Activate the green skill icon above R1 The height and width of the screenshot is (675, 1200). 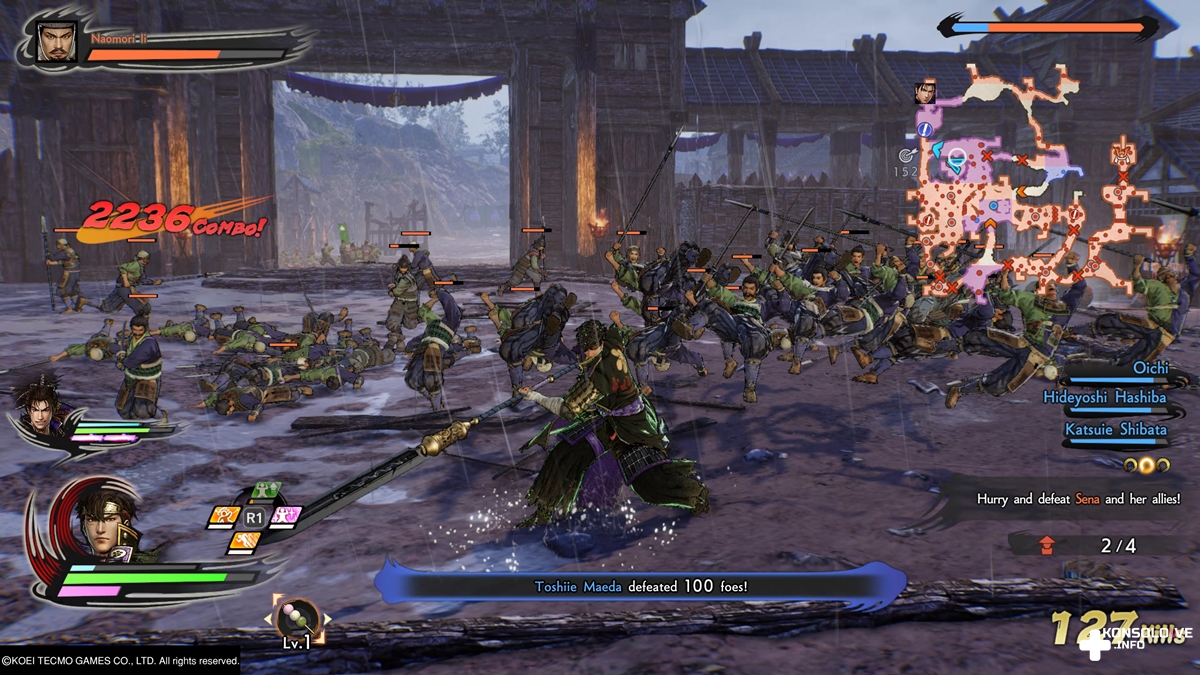click(264, 491)
